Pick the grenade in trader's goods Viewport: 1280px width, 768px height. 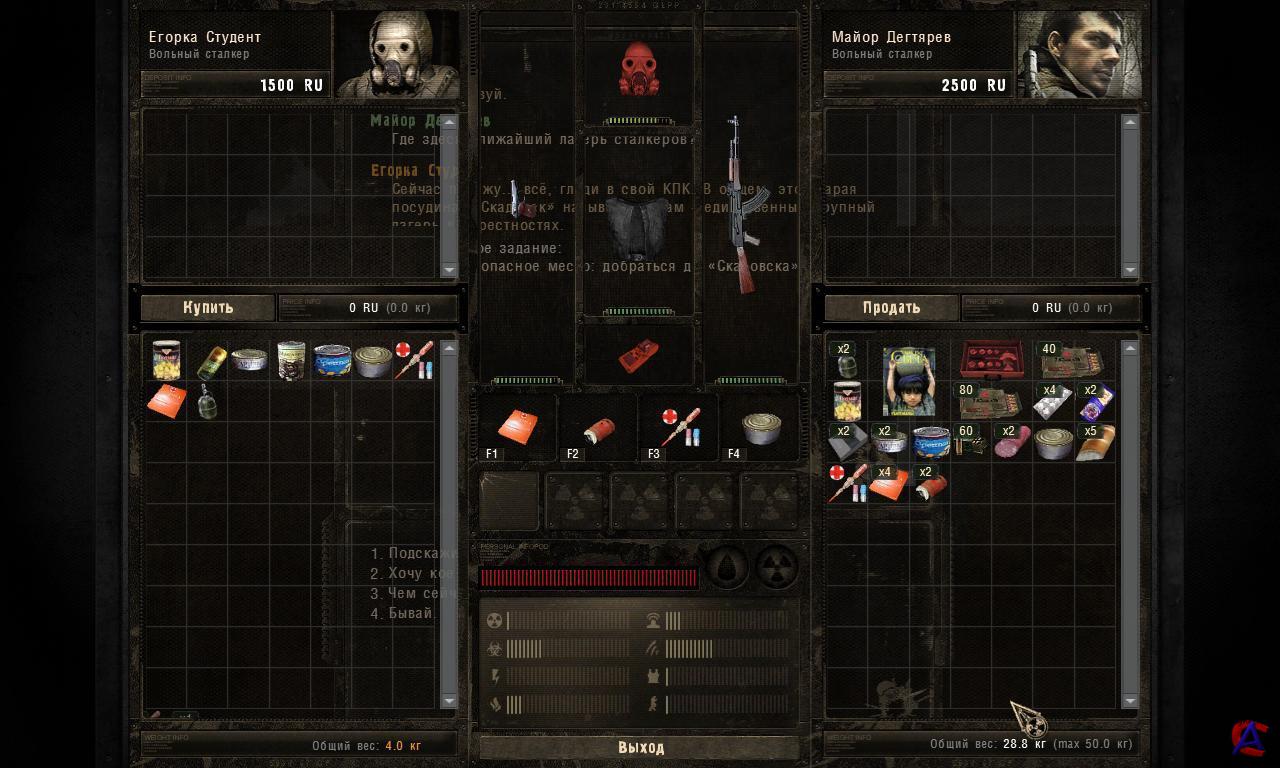207,401
